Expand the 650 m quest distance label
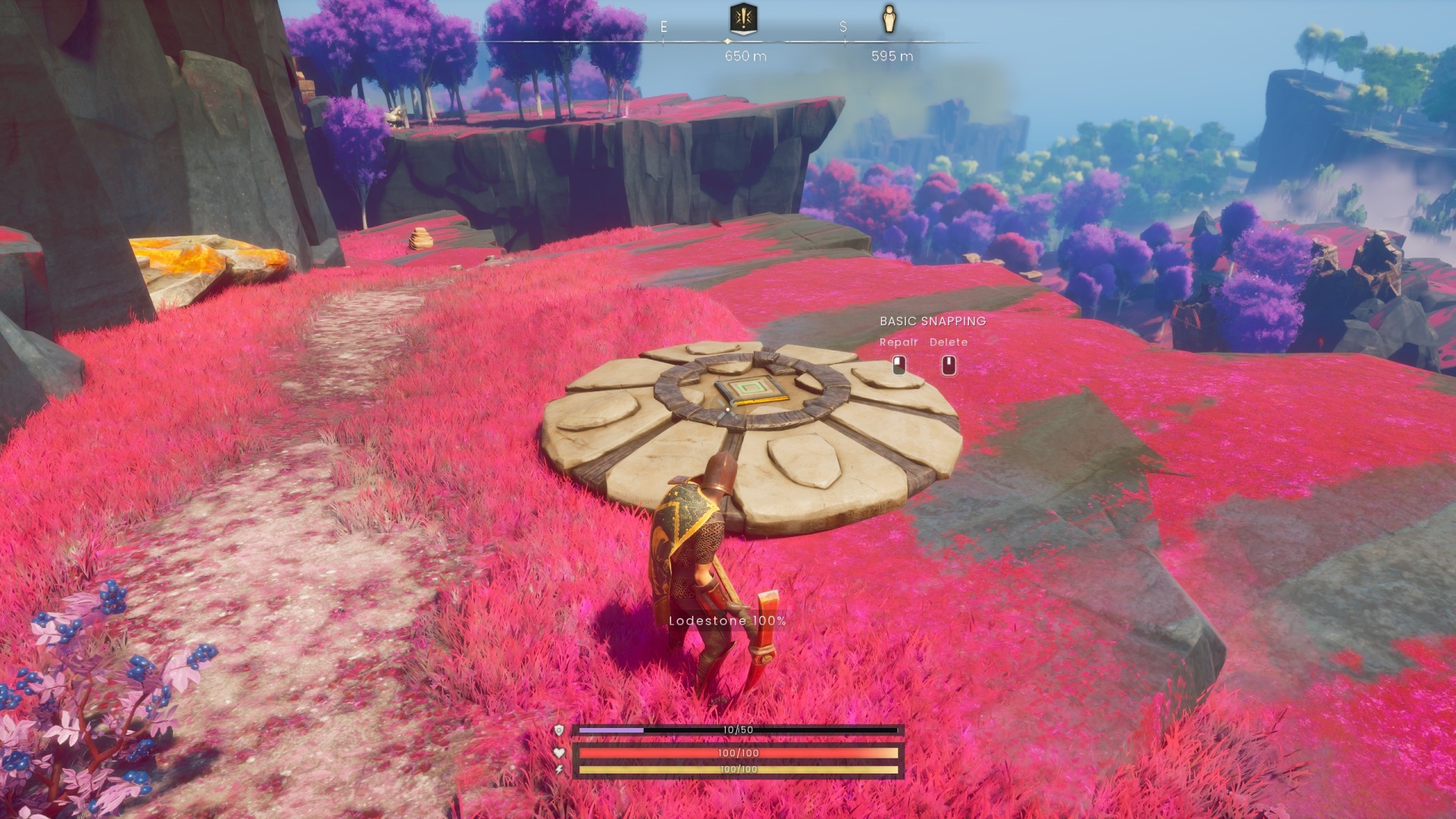 [743, 55]
